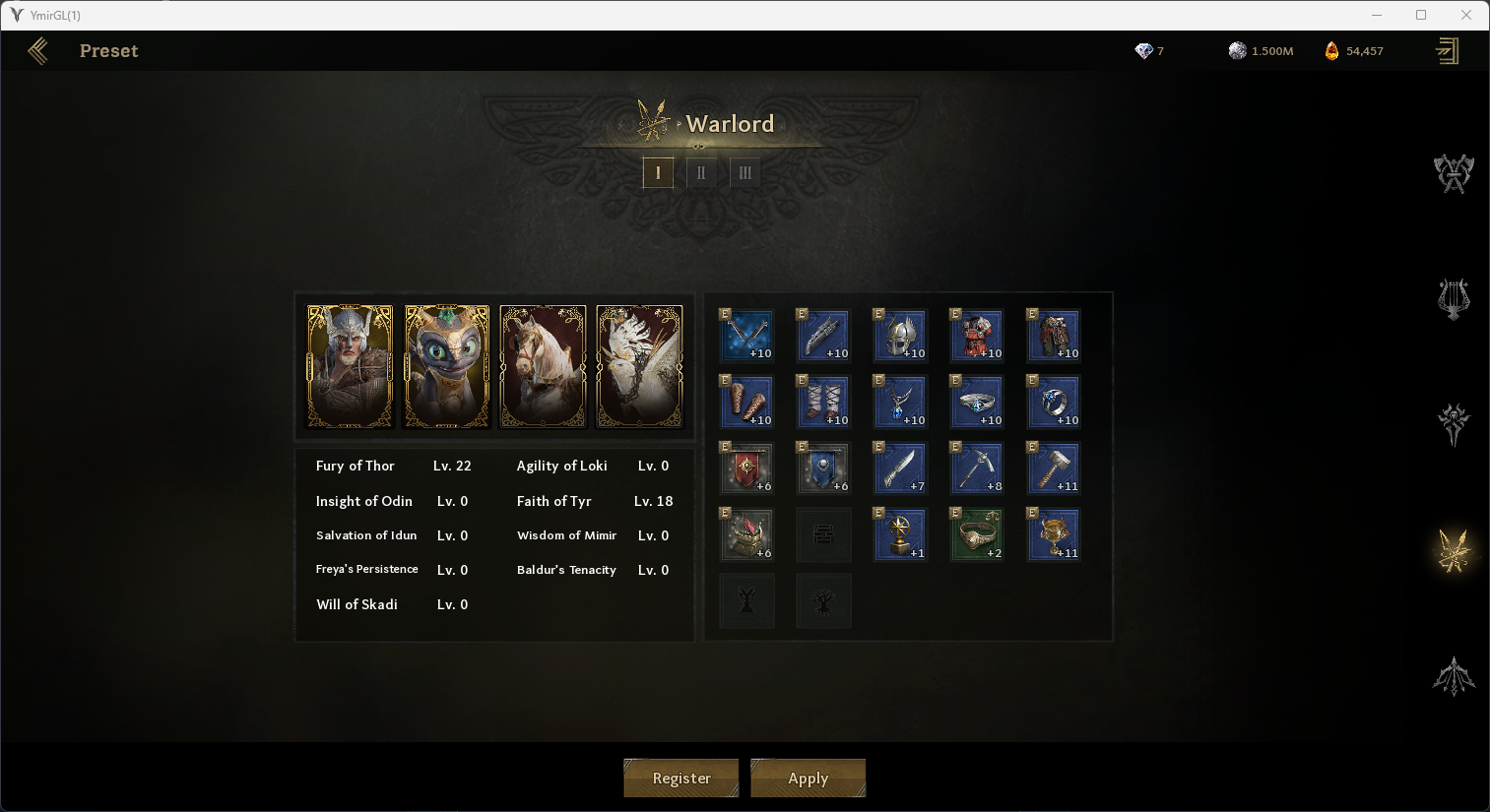Select the helmeted warrior card
The height and width of the screenshot is (812, 1490).
[351, 366]
